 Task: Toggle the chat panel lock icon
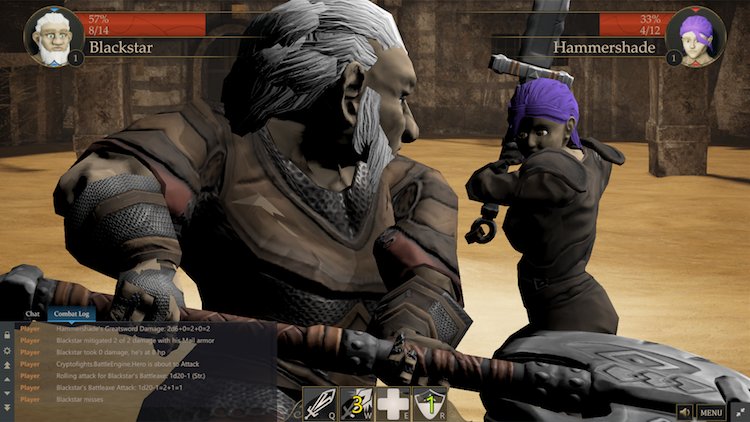pos(8,336)
